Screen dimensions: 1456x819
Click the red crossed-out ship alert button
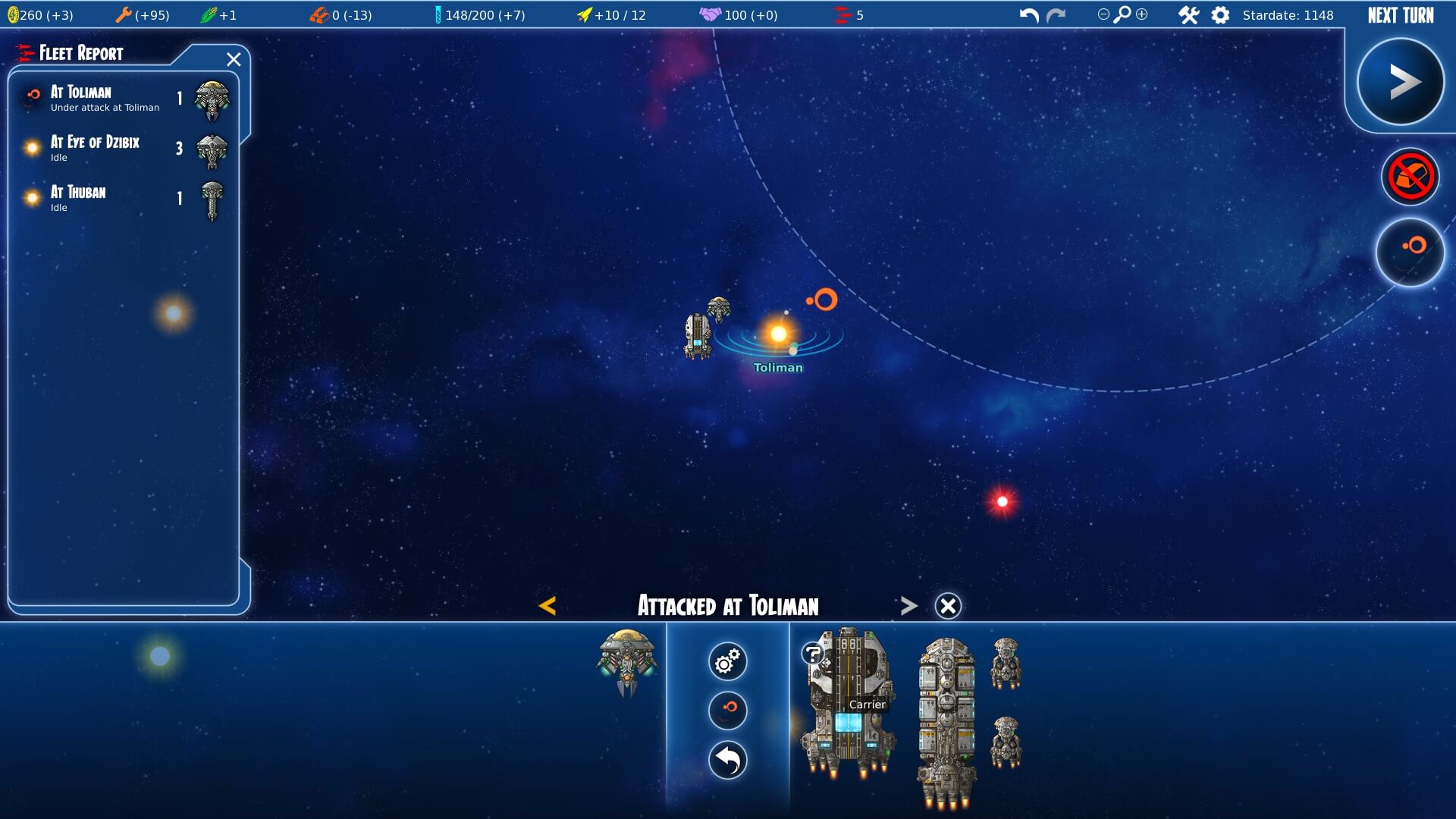pyautogui.click(x=1410, y=177)
